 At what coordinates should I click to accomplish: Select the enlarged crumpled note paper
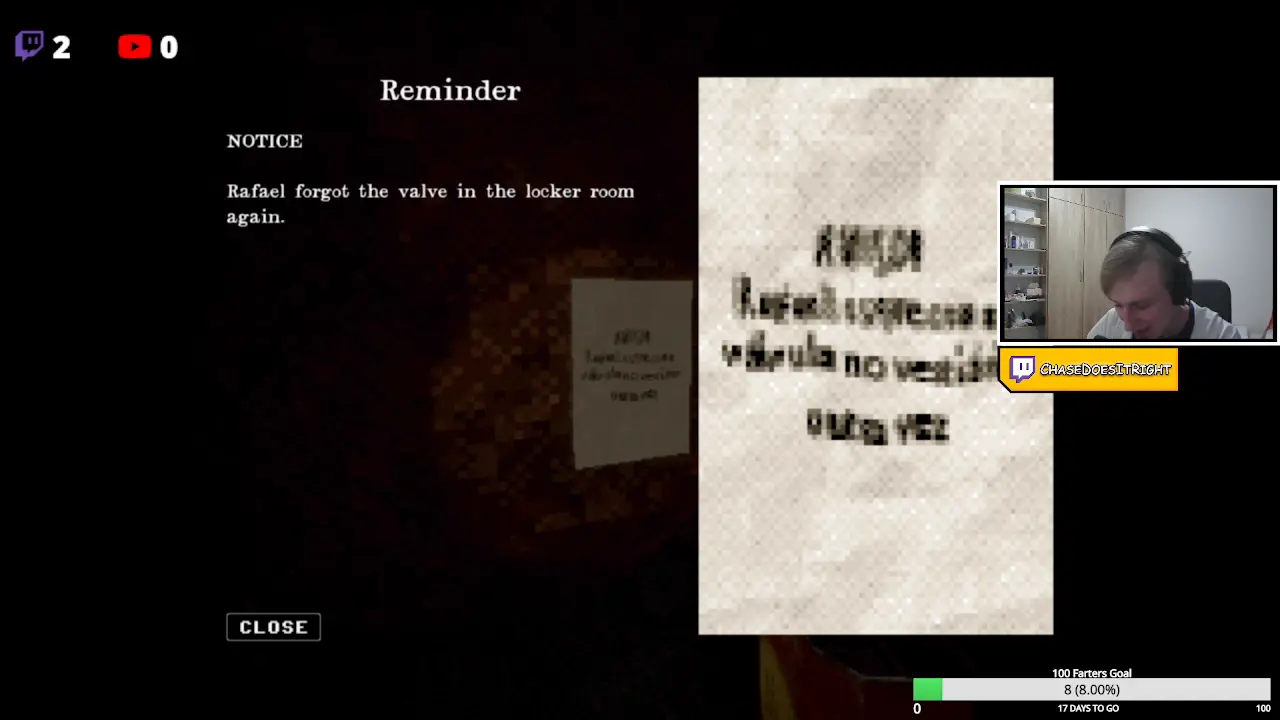point(875,356)
